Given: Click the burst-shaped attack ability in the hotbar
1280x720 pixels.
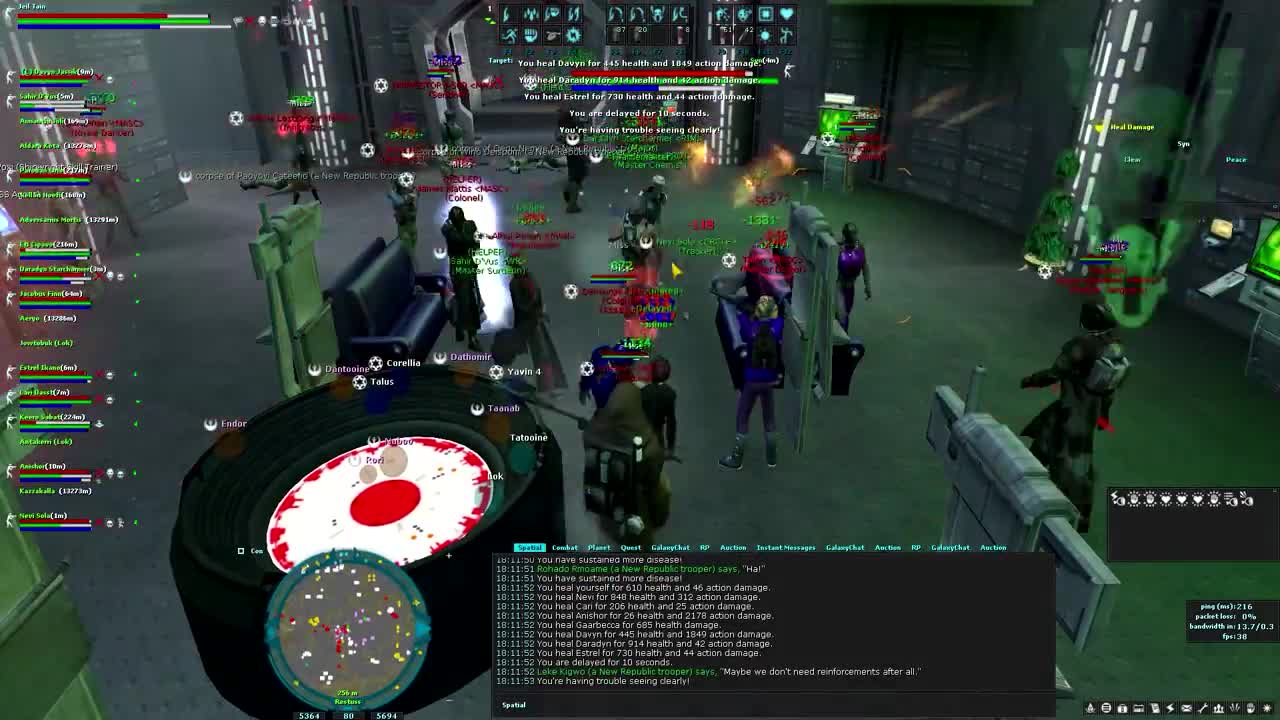Looking at the screenshot, I should point(572,34).
